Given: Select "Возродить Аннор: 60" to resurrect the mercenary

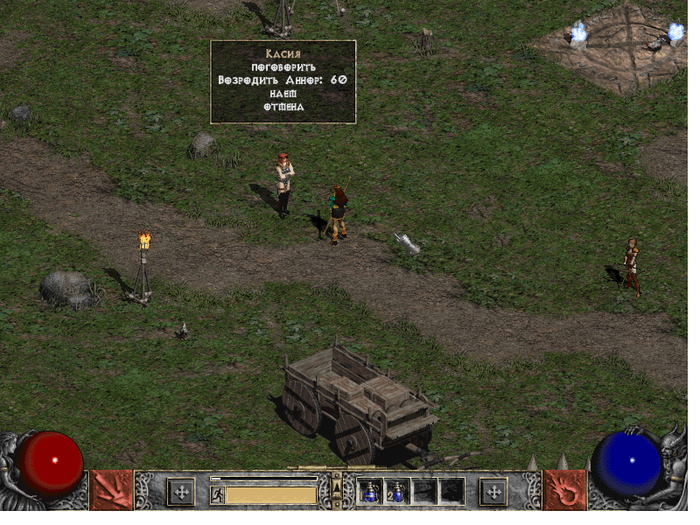Looking at the screenshot, I should (283, 78).
